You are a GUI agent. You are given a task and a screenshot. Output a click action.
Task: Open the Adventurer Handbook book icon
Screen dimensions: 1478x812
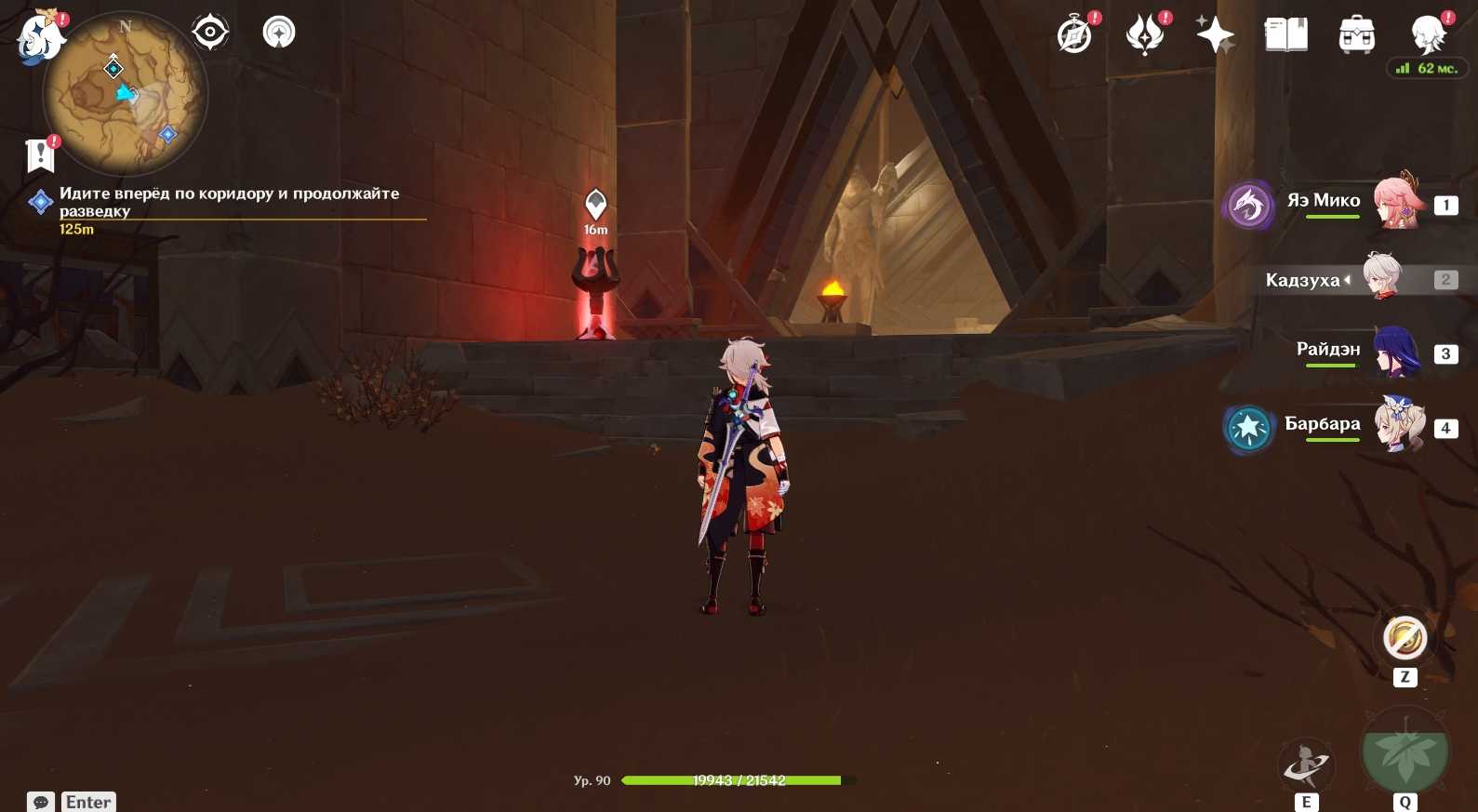click(1286, 35)
